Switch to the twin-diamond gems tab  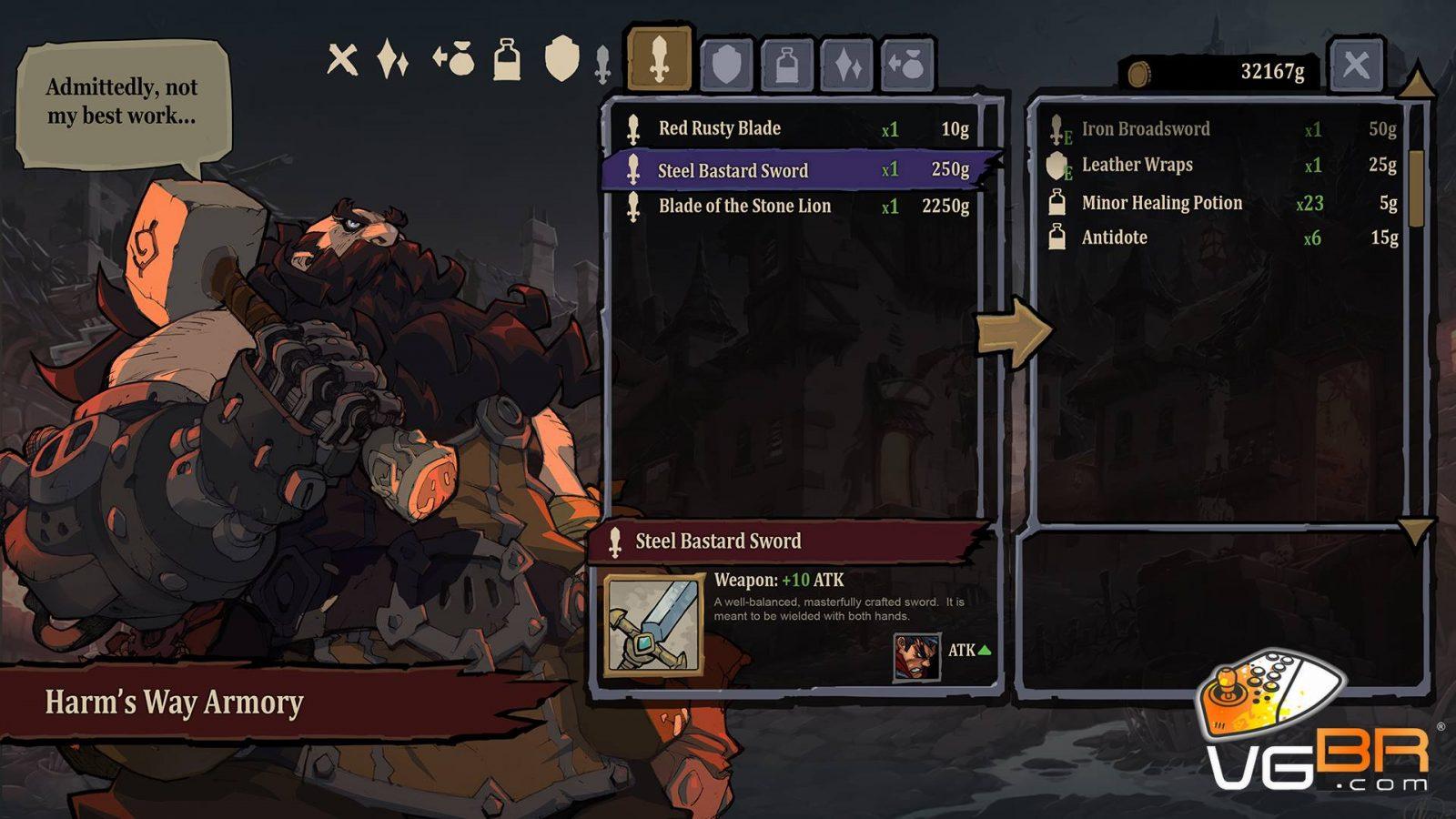coord(847,65)
